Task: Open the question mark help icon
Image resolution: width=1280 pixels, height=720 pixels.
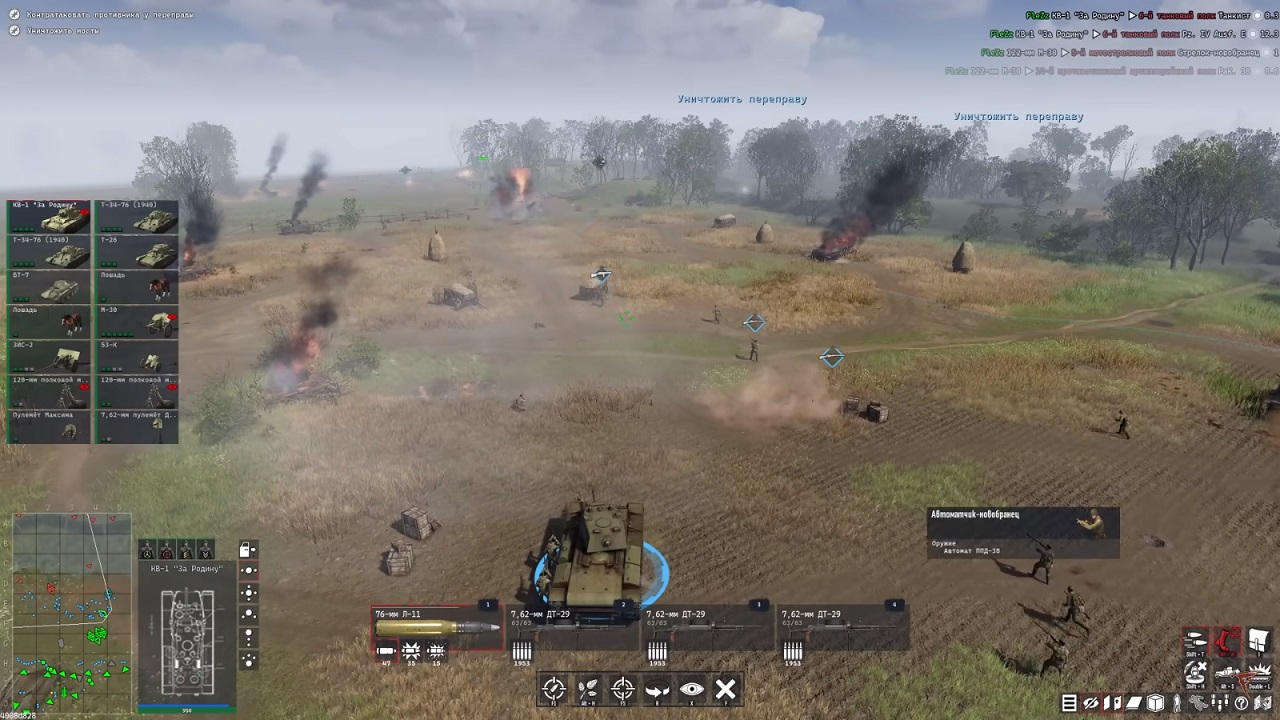Action: click(1240, 702)
